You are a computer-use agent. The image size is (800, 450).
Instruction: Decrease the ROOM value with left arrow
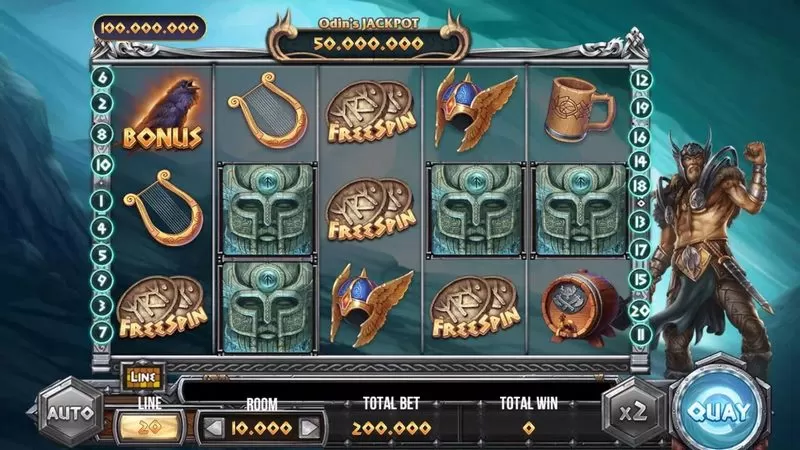coord(212,428)
